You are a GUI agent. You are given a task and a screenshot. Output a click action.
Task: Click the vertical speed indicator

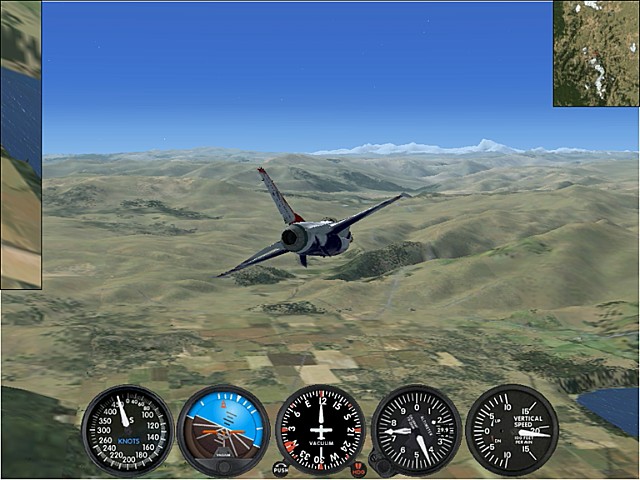click(x=512, y=430)
